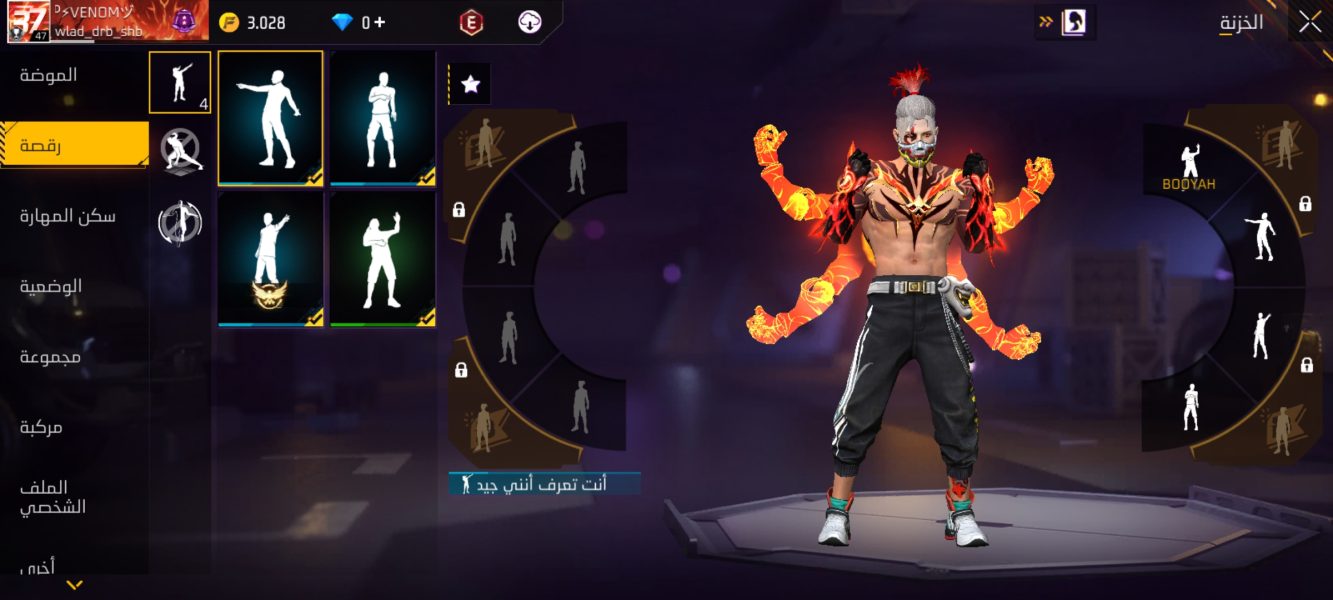The height and width of the screenshot is (600, 1333).
Task: Open the الموضة fashion category
Action: click(48, 75)
